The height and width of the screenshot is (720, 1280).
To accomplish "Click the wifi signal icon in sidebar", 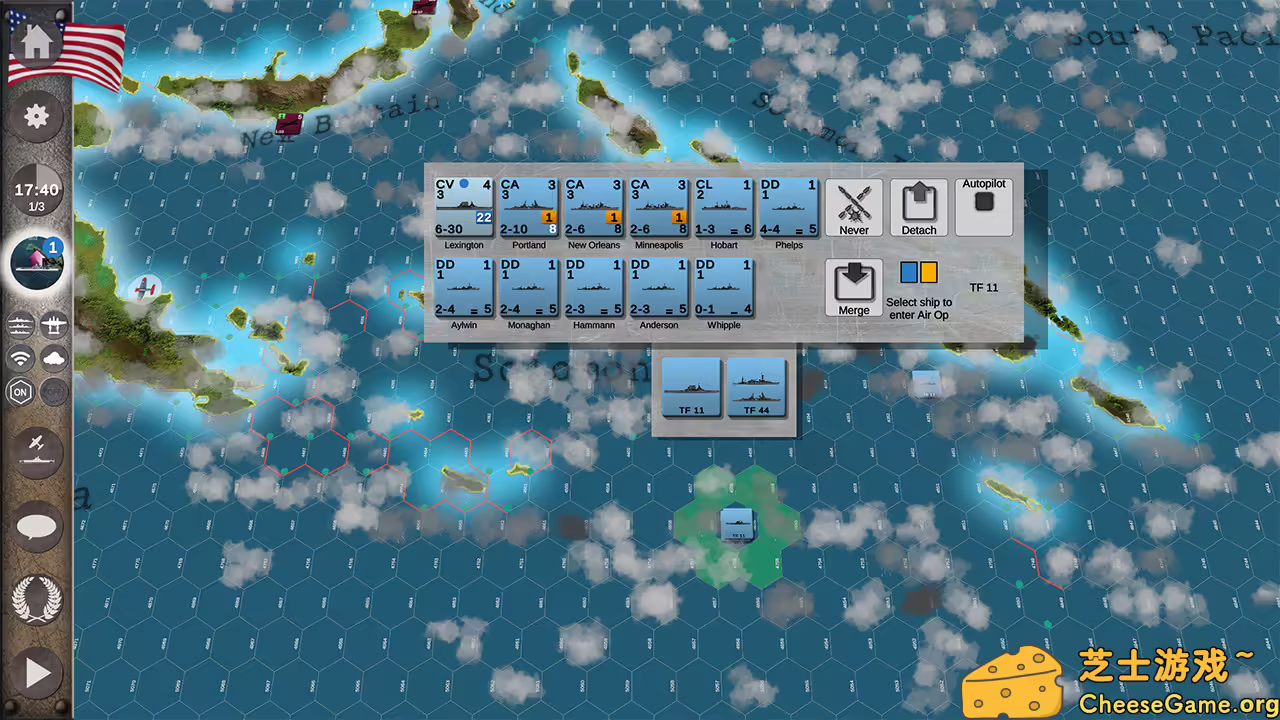I will click(x=21, y=357).
